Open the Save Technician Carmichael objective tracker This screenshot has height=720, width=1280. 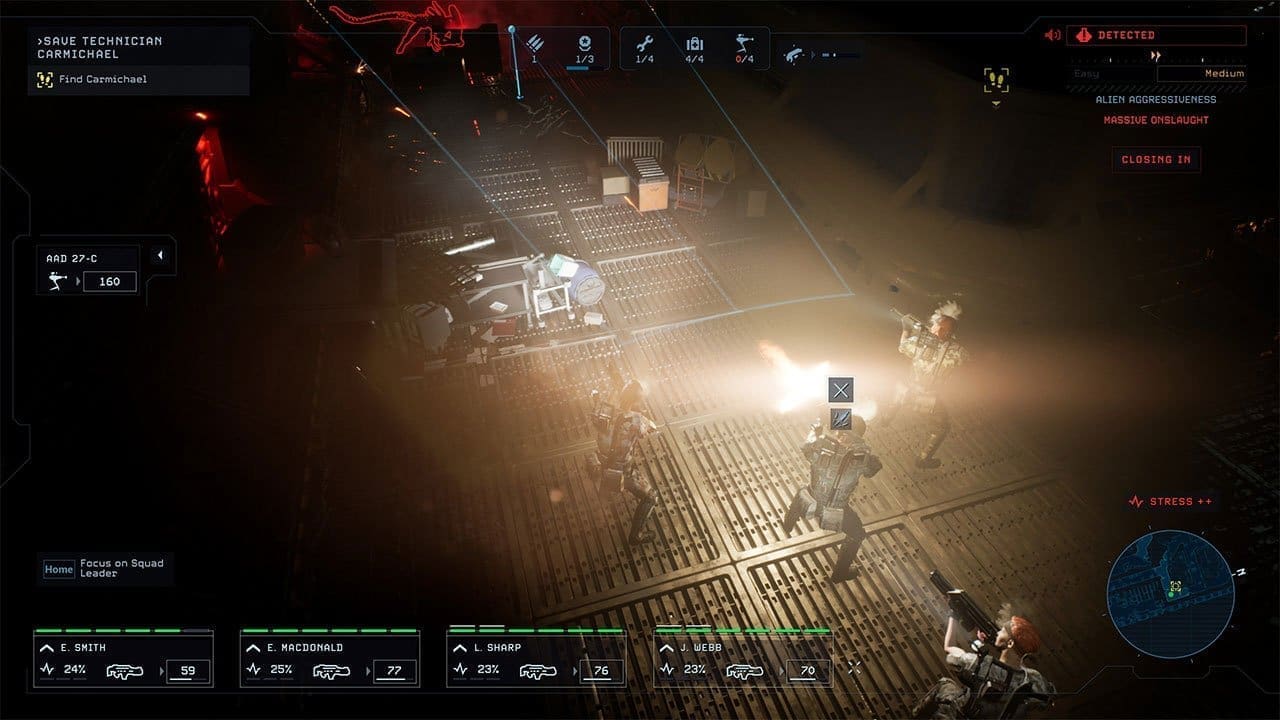138,60
